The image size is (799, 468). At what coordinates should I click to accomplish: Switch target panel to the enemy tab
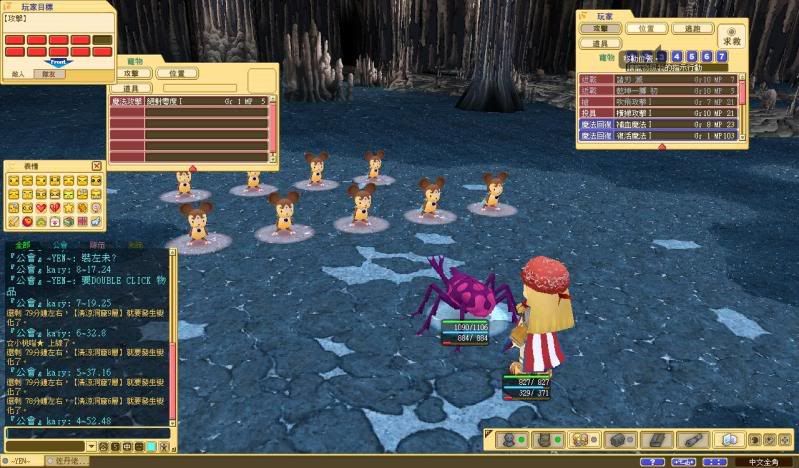click(20, 73)
